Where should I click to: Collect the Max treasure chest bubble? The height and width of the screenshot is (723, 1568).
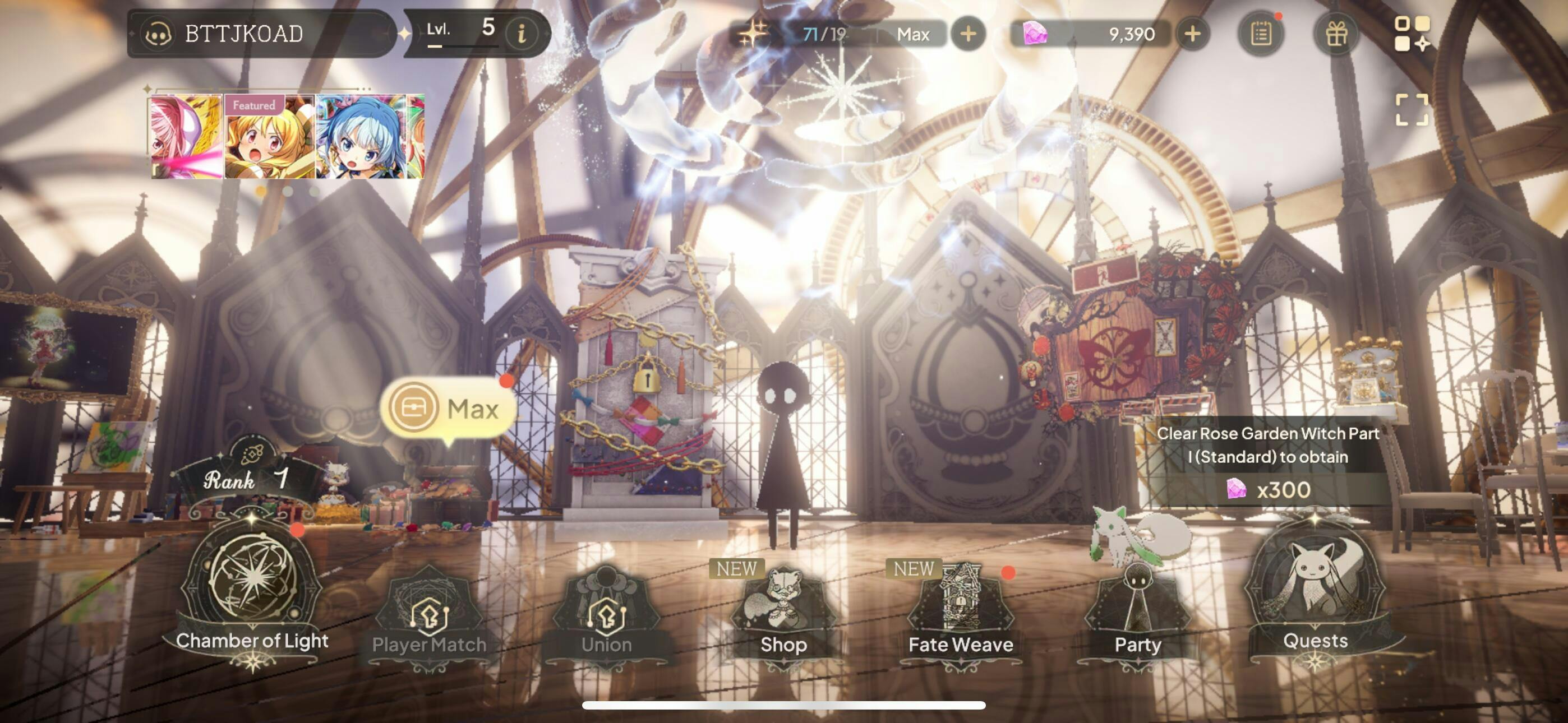(449, 409)
